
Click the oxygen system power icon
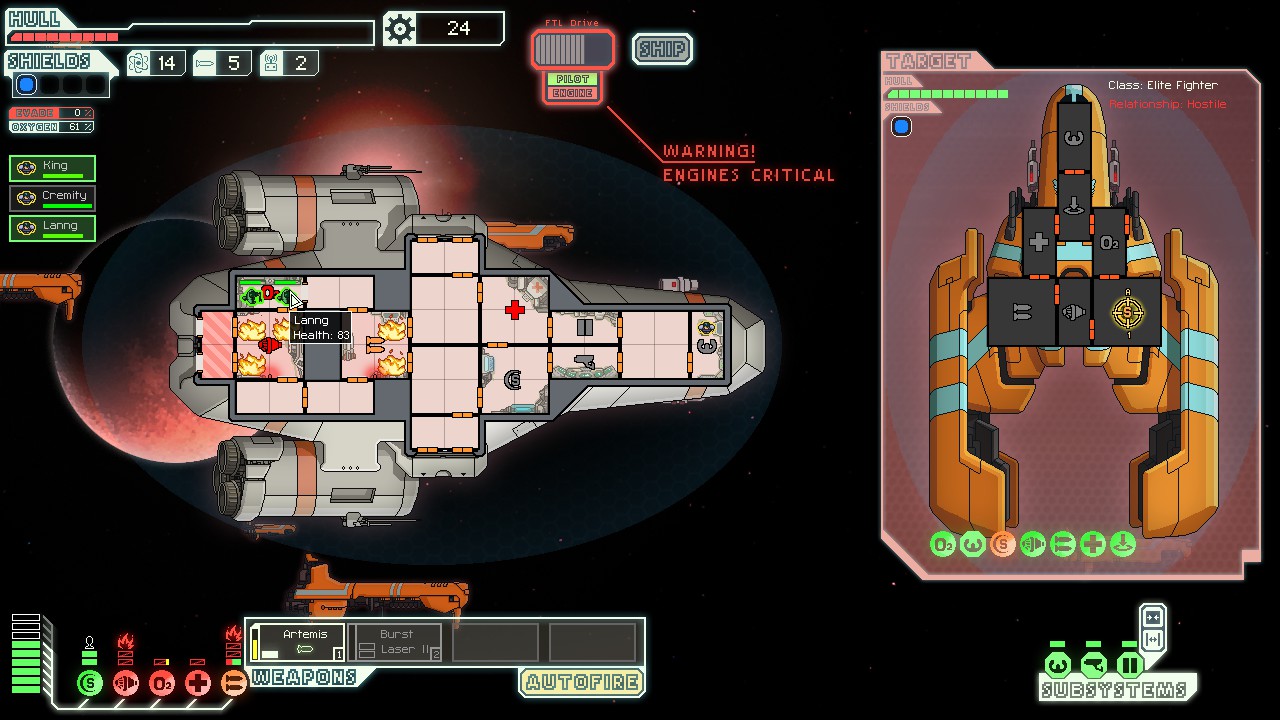click(162, 684)
